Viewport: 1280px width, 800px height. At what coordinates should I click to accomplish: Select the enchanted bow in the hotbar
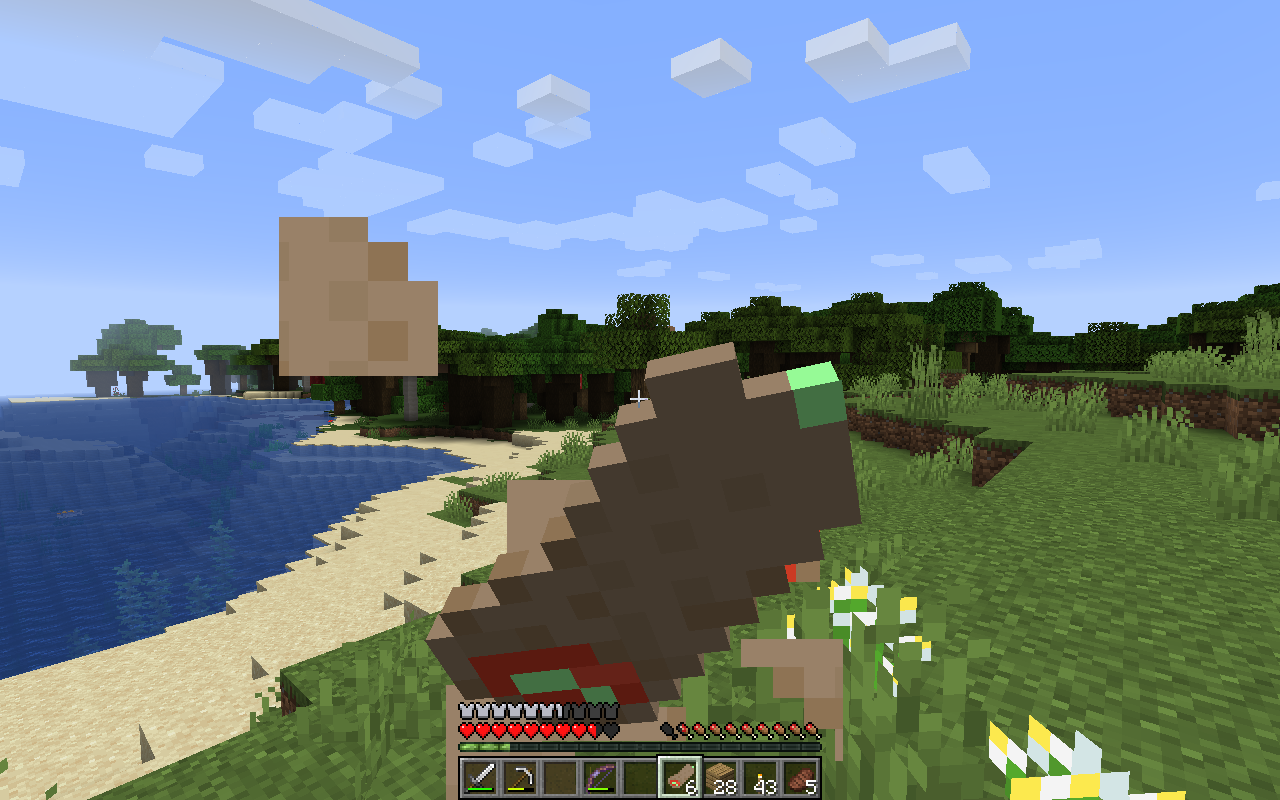click(600, 777)
